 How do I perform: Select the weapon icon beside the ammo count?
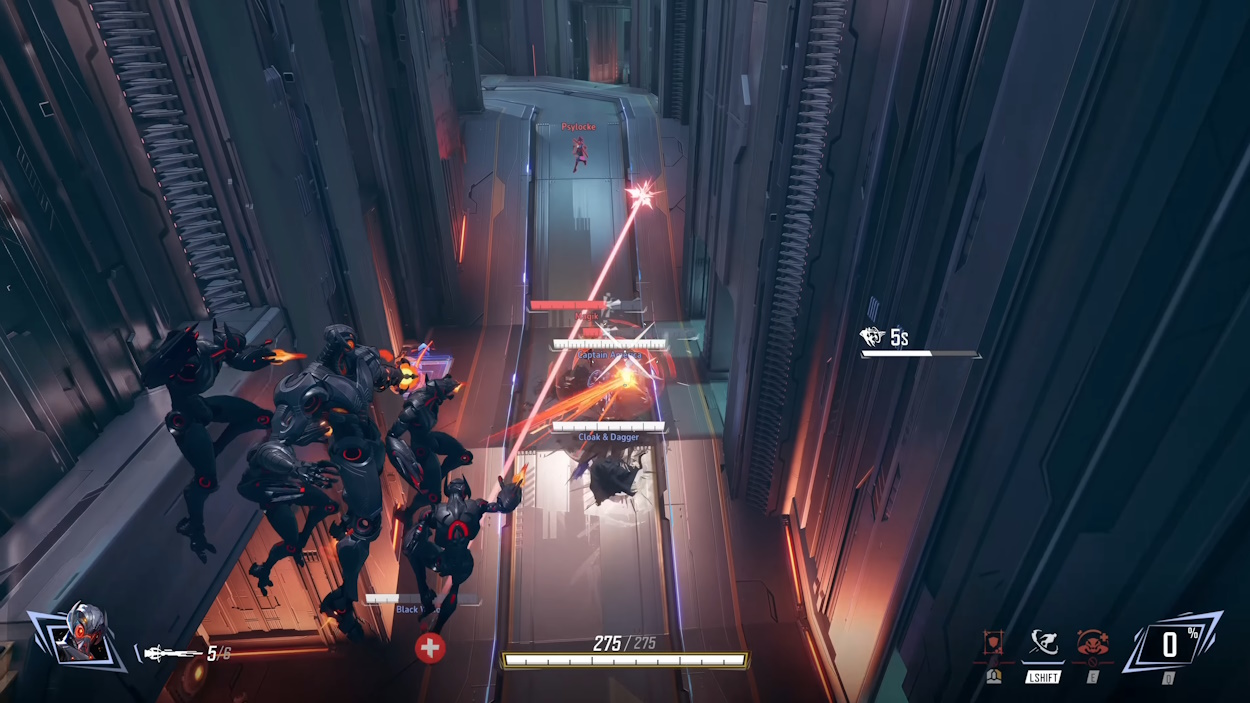pyautogui.click(x=172, y=654)
